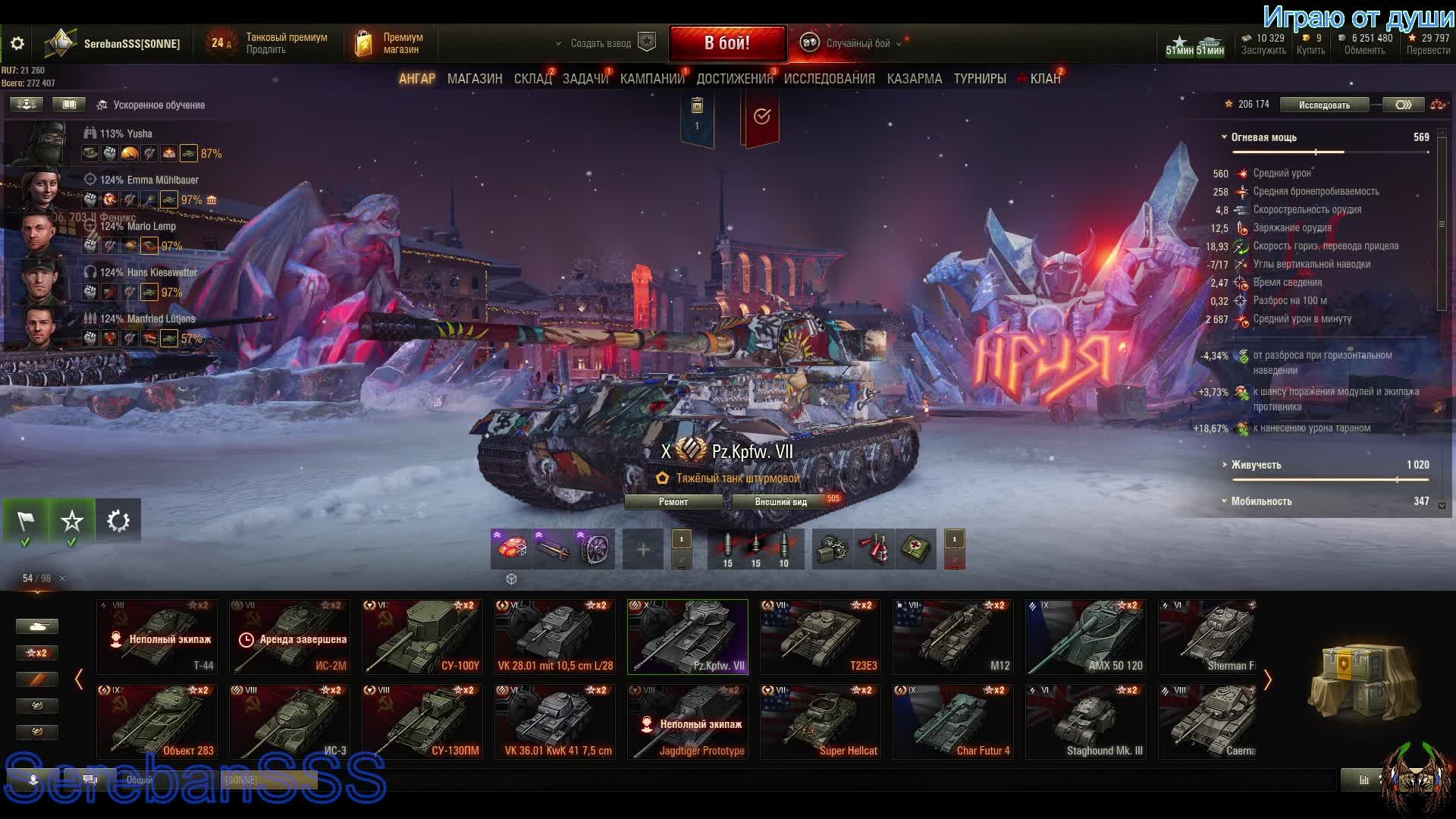Start the battle with В бой! button
This screenshot has width=1456, height=819.
pos(727,43)
